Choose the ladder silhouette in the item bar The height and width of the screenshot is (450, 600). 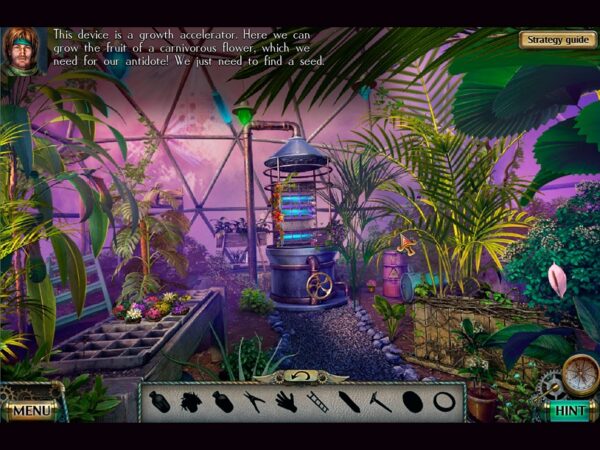317,402
